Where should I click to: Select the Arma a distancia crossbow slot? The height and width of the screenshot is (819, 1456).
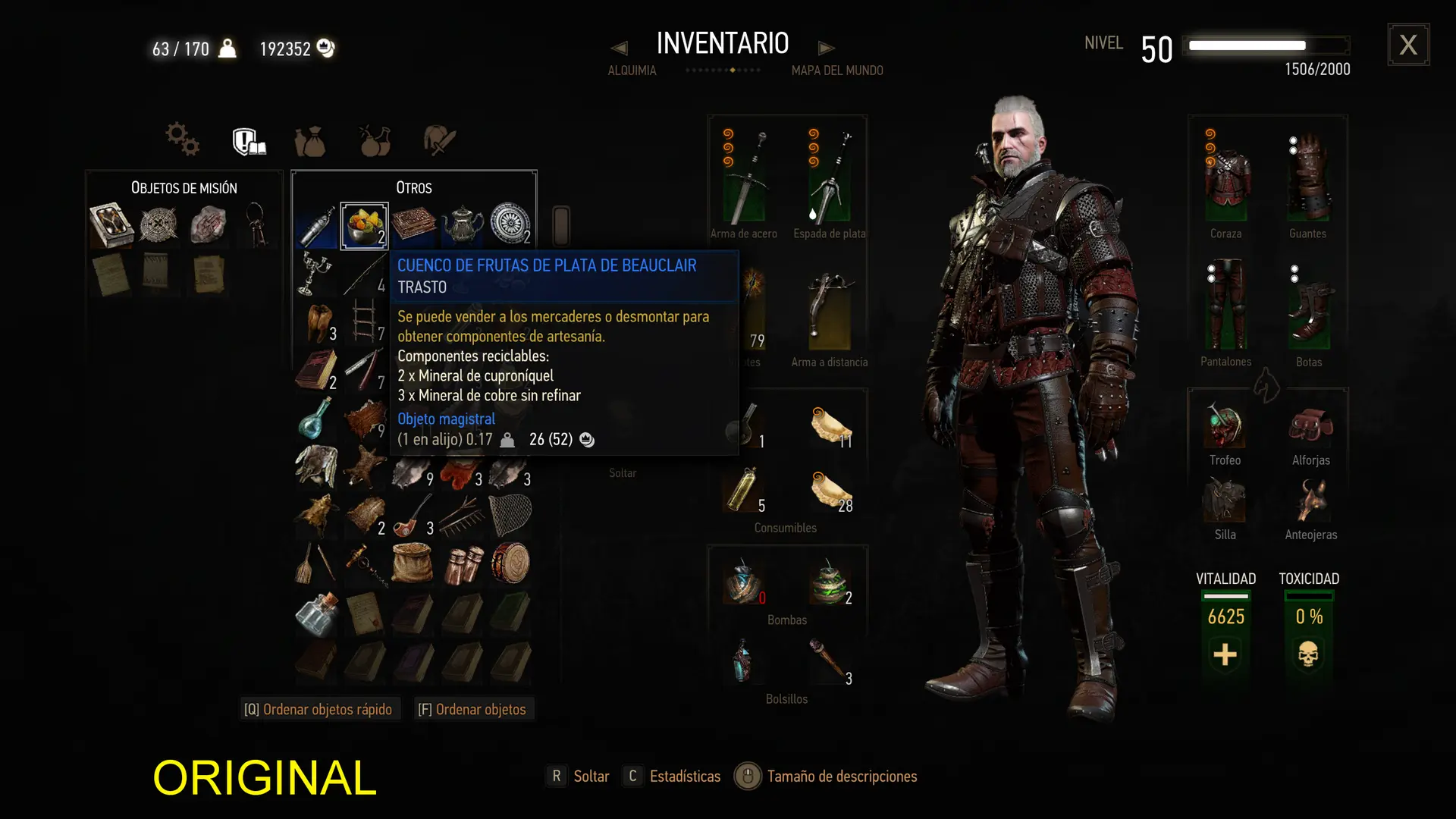pyautogui.click(x=830, y=309)
